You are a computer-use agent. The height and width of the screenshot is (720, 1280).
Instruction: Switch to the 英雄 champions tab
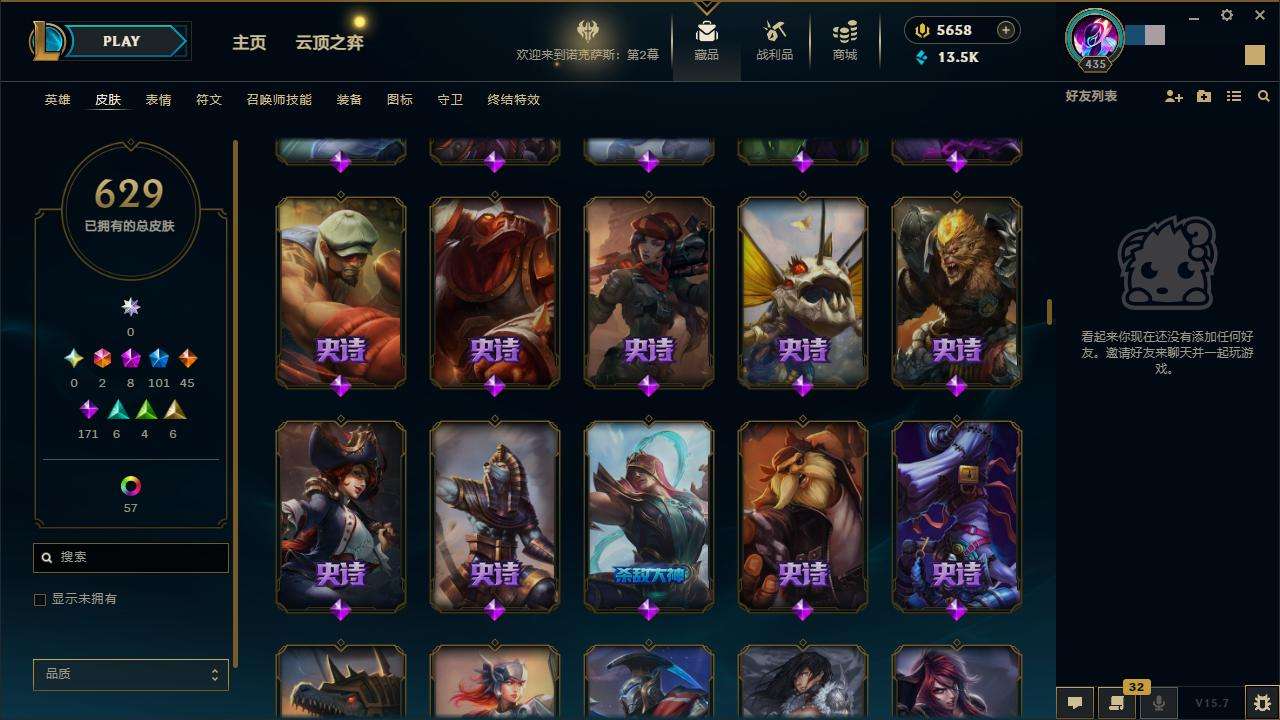click(57, 100)
